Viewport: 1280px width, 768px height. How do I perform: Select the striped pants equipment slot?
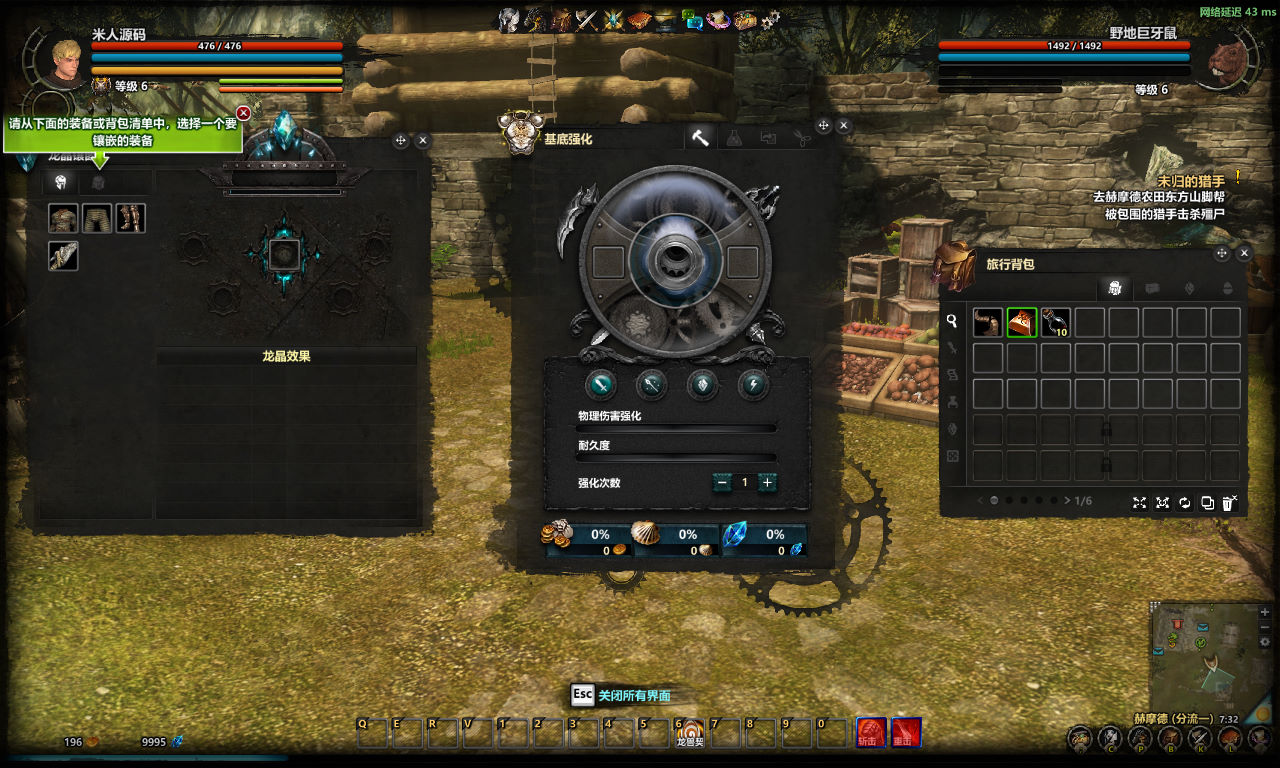click(x=97, y=218)
